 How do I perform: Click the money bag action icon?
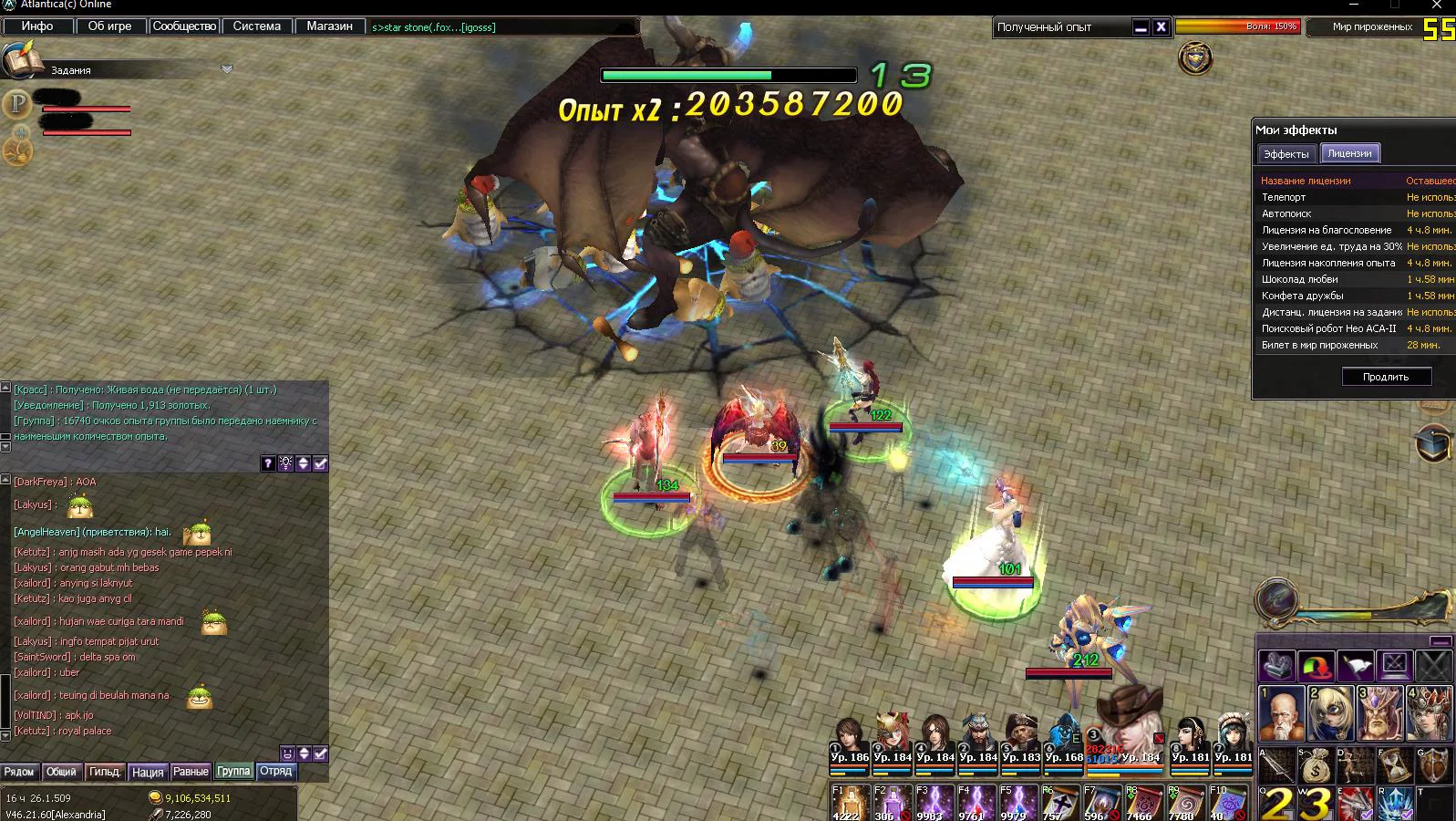pos(1315,764)
